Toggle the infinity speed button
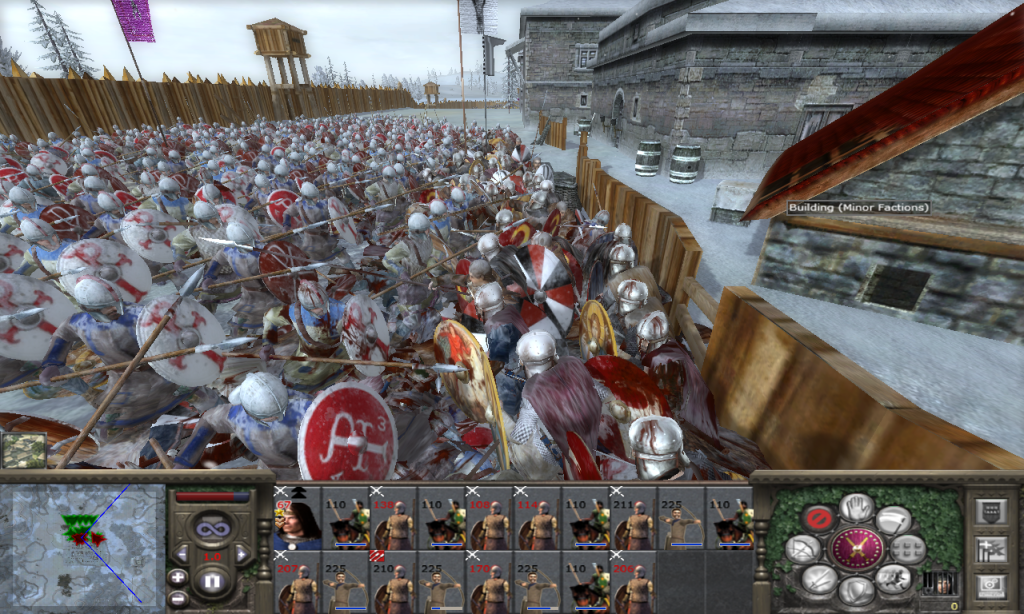This screenshot has height=614, width=1024. (x=212, y=526)
